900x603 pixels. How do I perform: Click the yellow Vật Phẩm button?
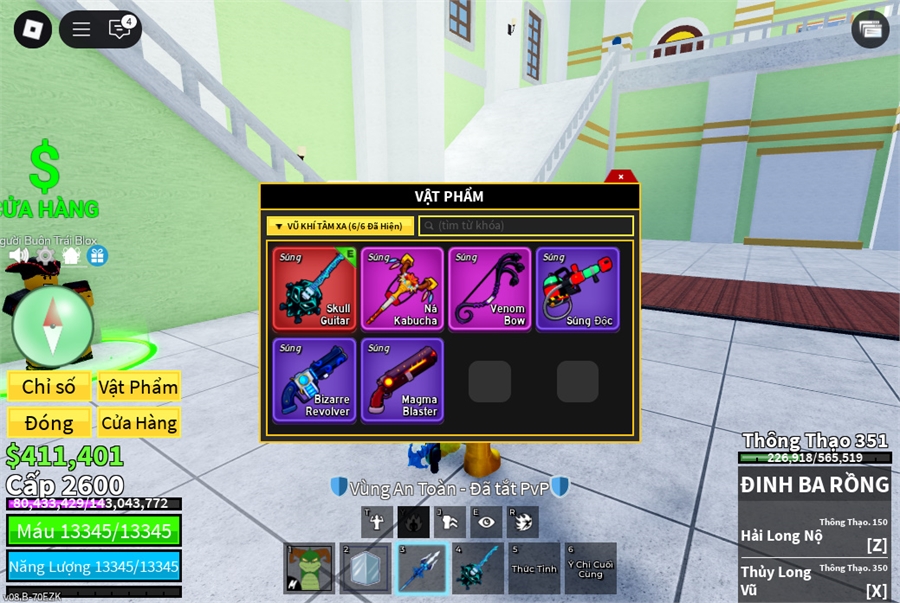tap(138, 387)
